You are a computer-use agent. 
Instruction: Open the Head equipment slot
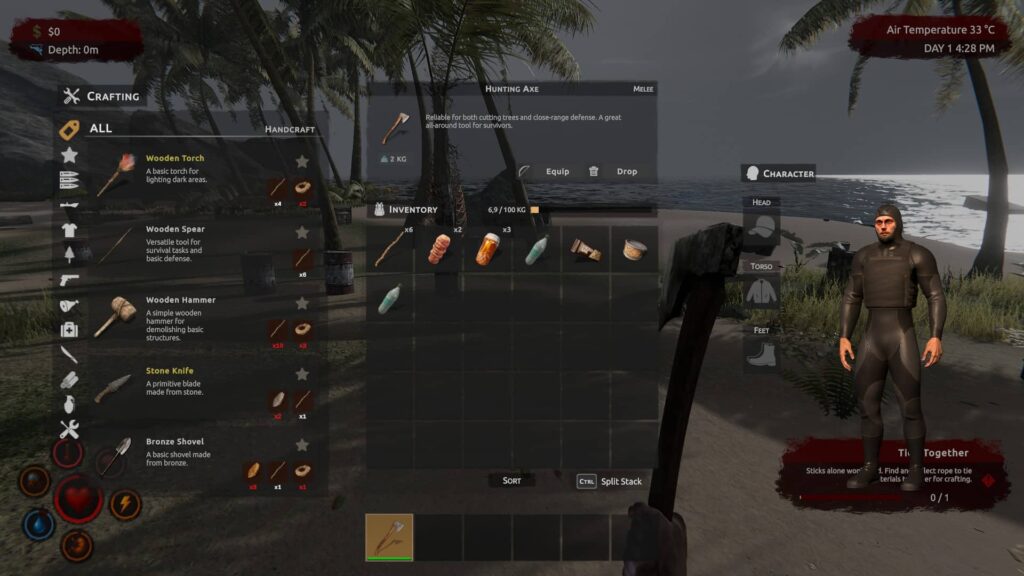(x=762, y=229)
